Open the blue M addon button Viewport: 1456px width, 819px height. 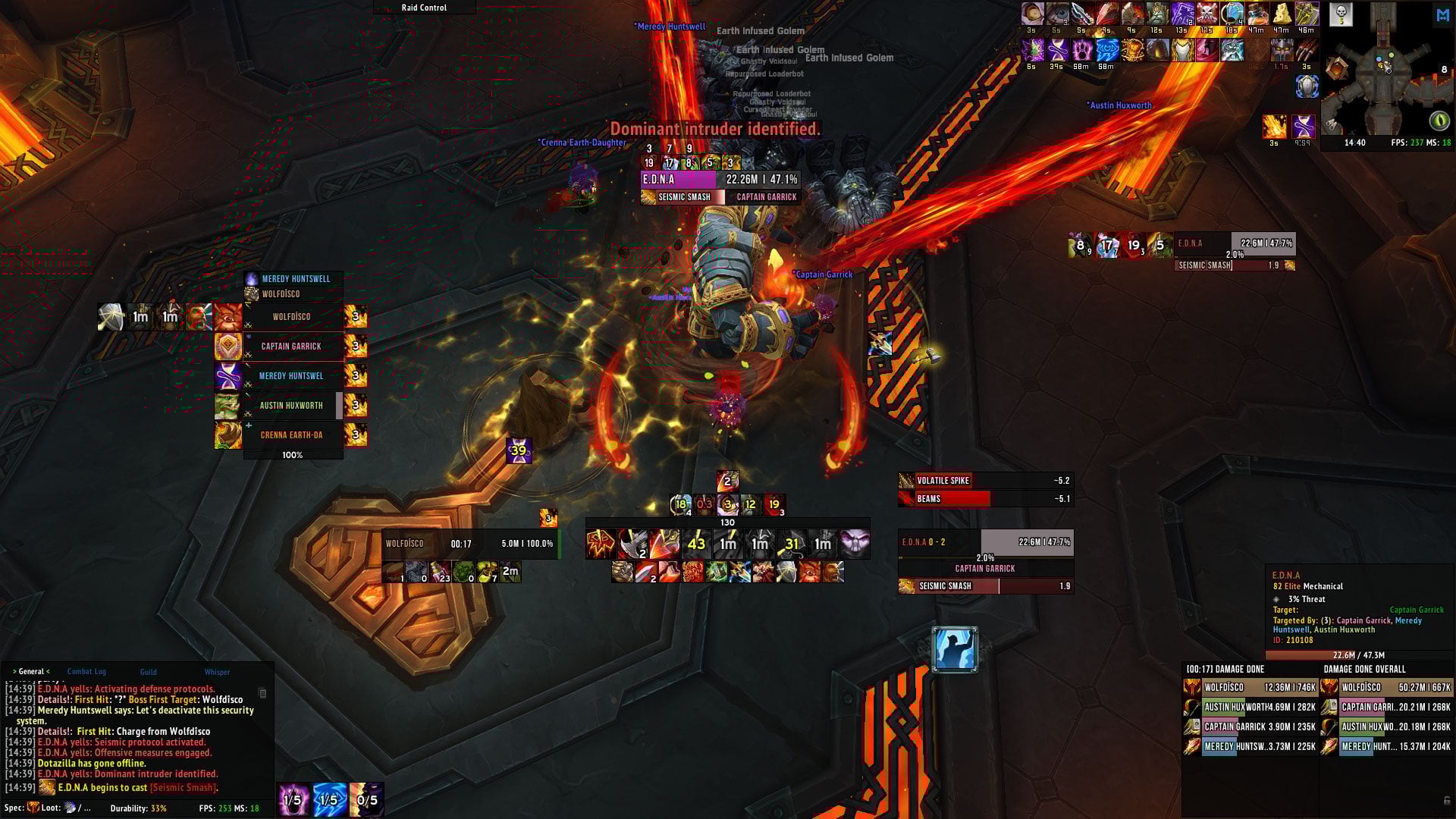pyautogui.click(x=1442, y=15)
